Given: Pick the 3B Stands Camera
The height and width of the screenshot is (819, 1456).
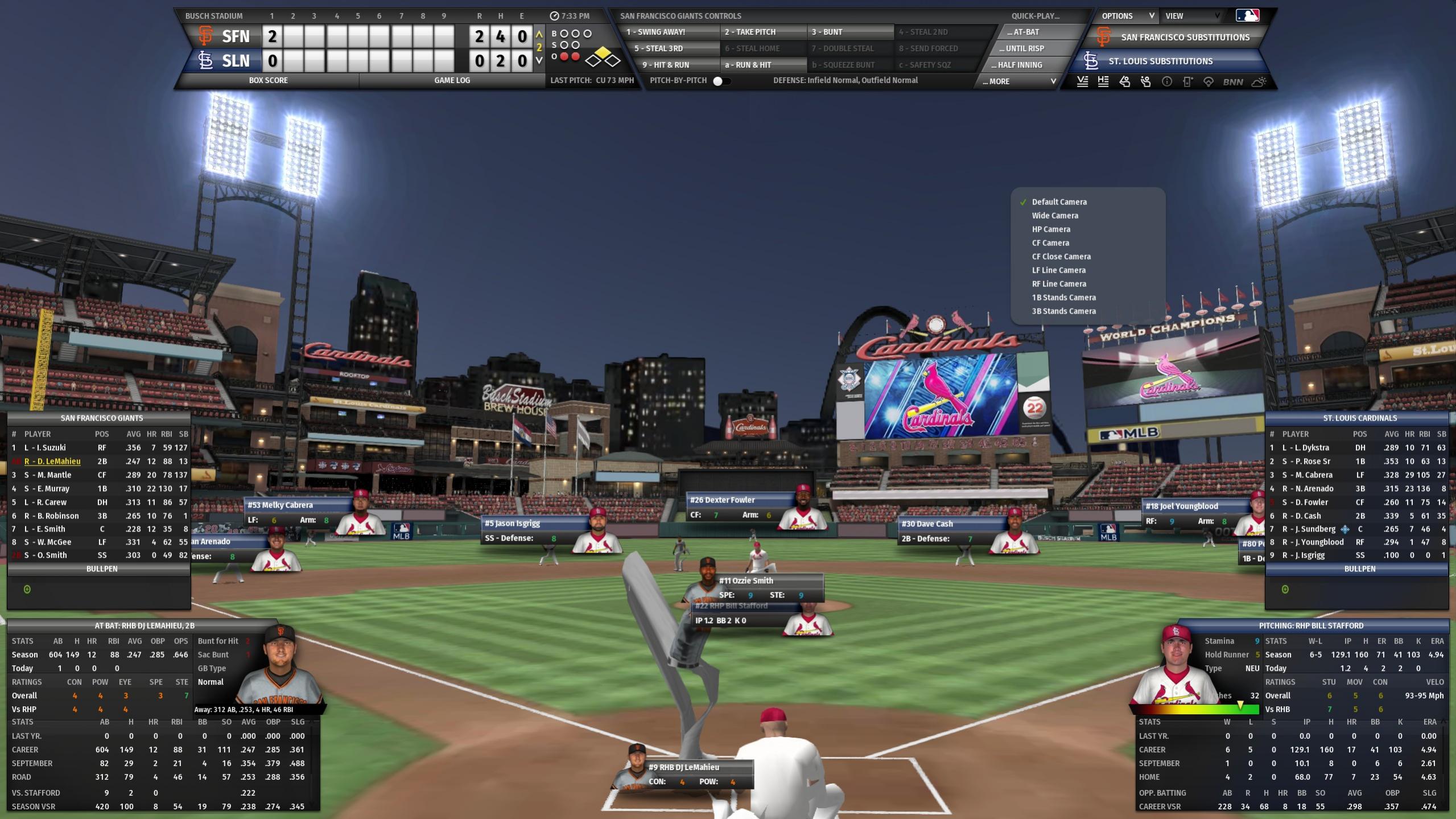Looking at the screenshot, I should pos(1063,311).
